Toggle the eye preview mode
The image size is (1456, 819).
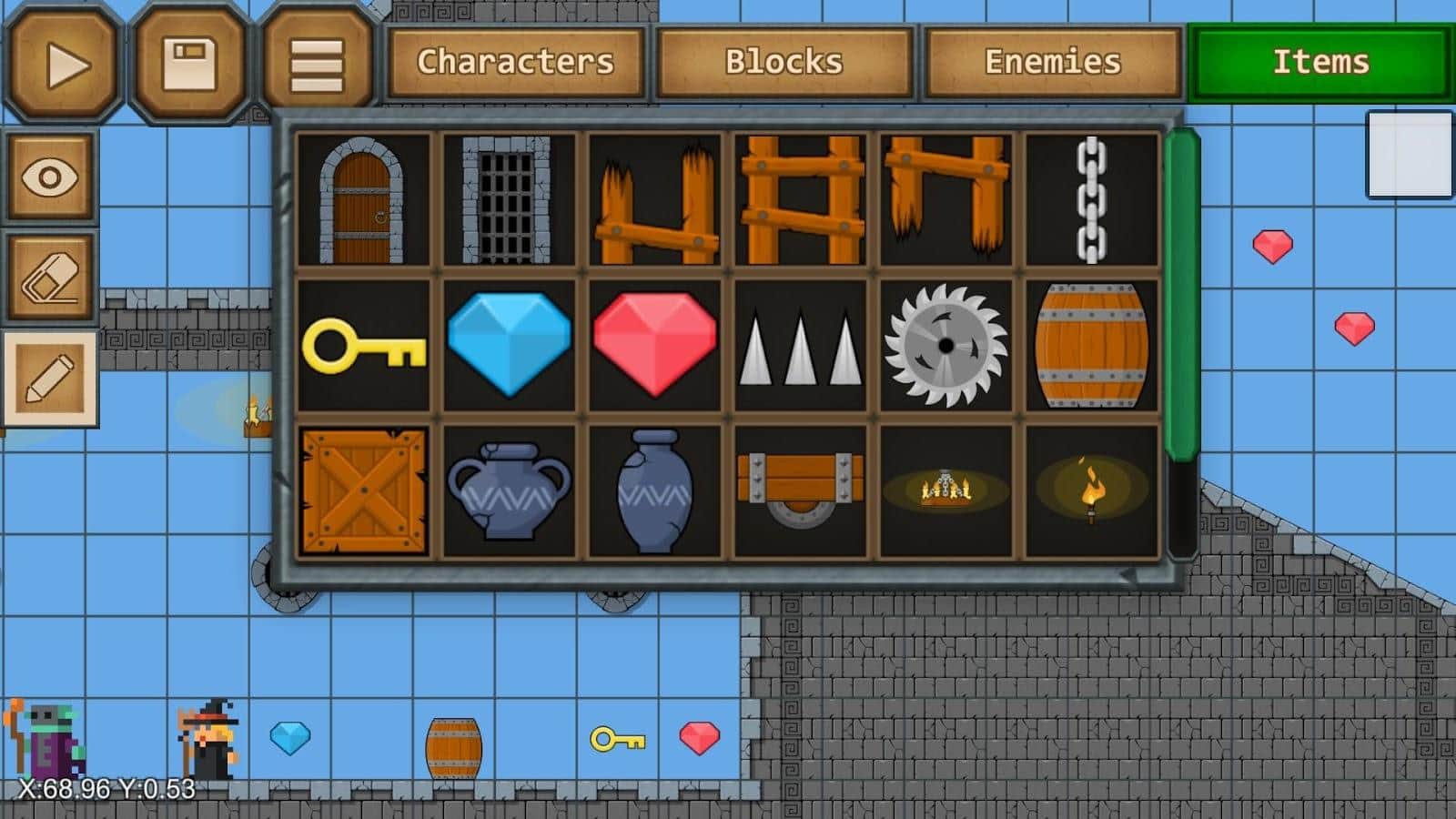coord(51,178)
